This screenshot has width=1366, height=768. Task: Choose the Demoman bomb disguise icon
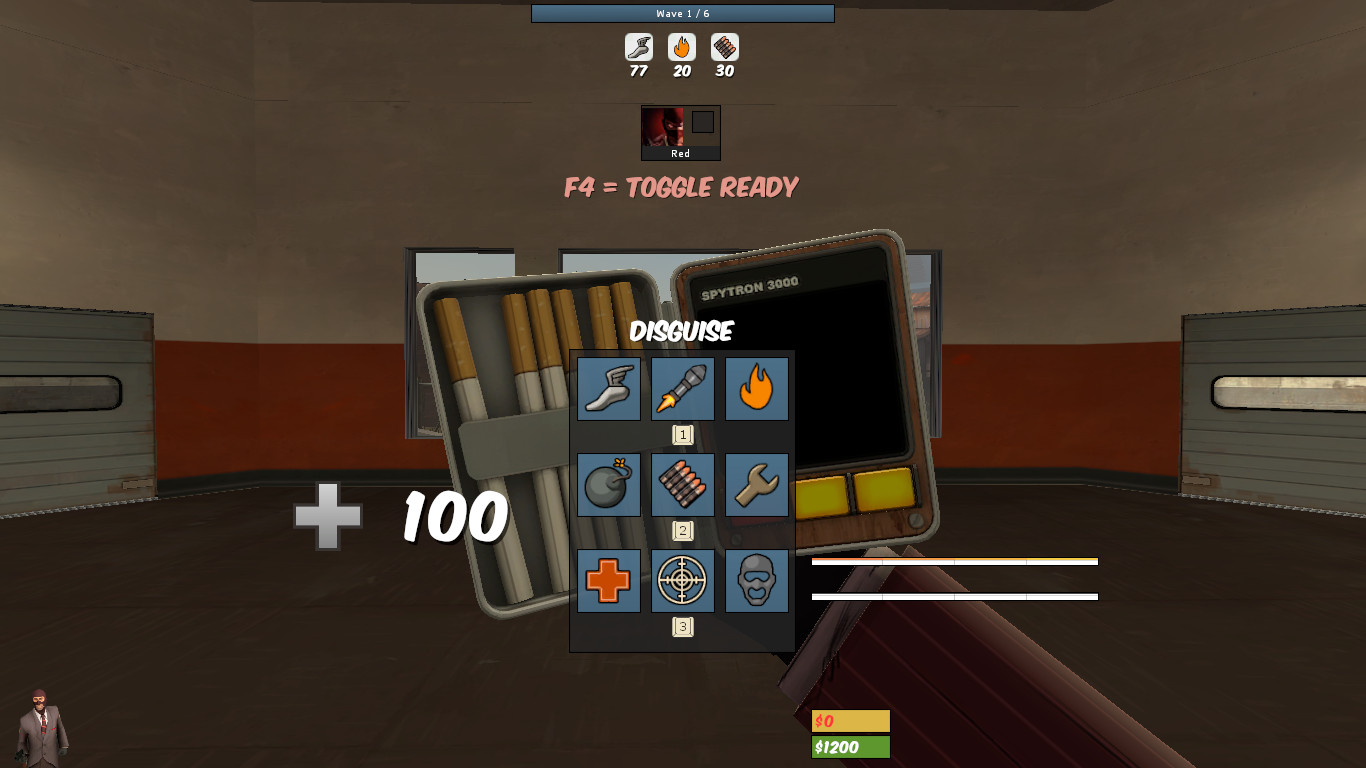pos(608,485)
